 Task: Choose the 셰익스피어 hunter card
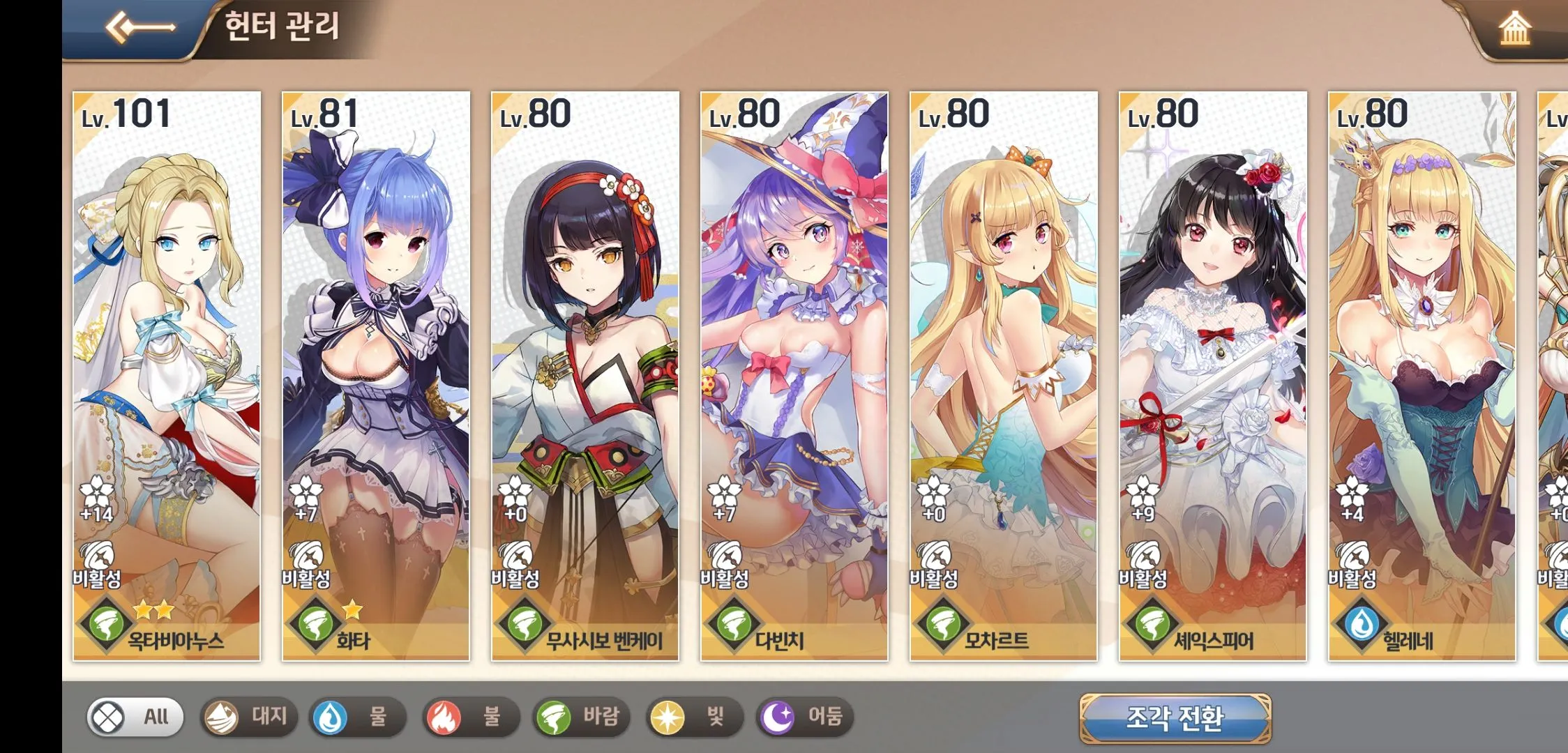tap(1213, 376)
